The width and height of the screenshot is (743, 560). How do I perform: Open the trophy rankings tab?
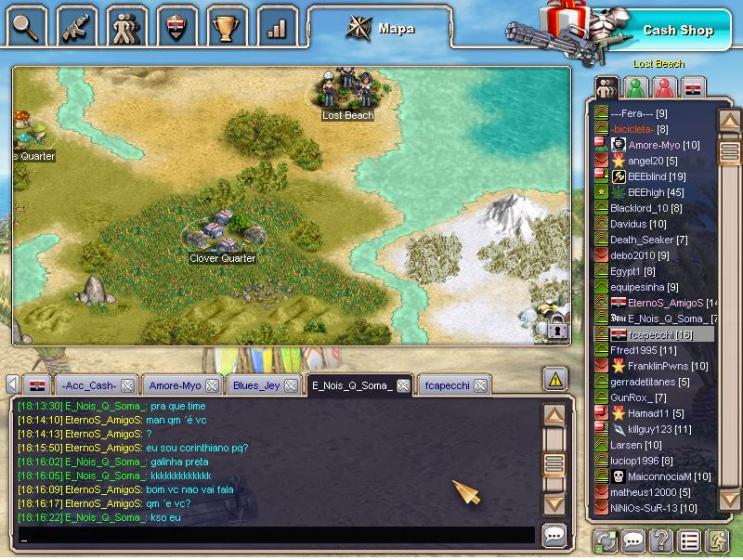[x=227, y=25]
